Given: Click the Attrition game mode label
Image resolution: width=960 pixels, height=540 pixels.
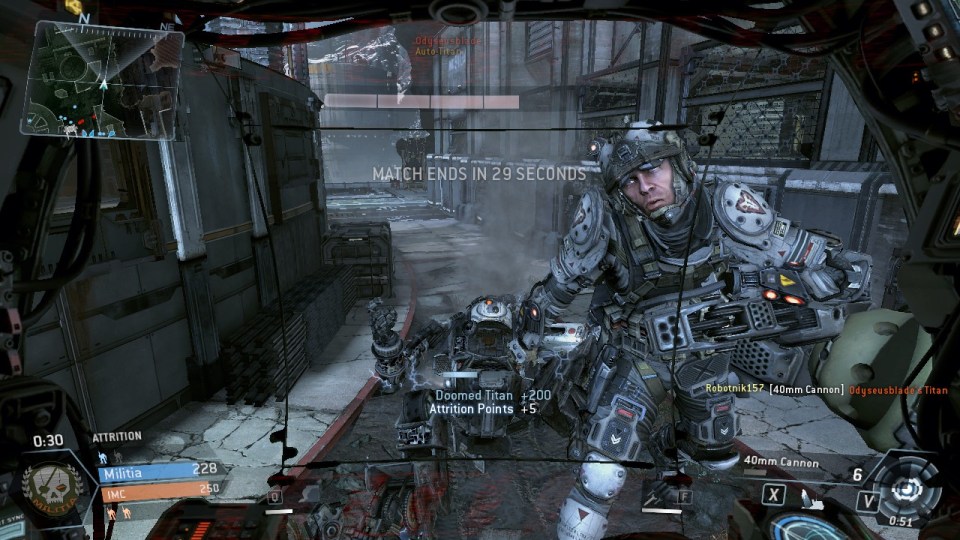Looking at the screenshot, I should [117, 437].
